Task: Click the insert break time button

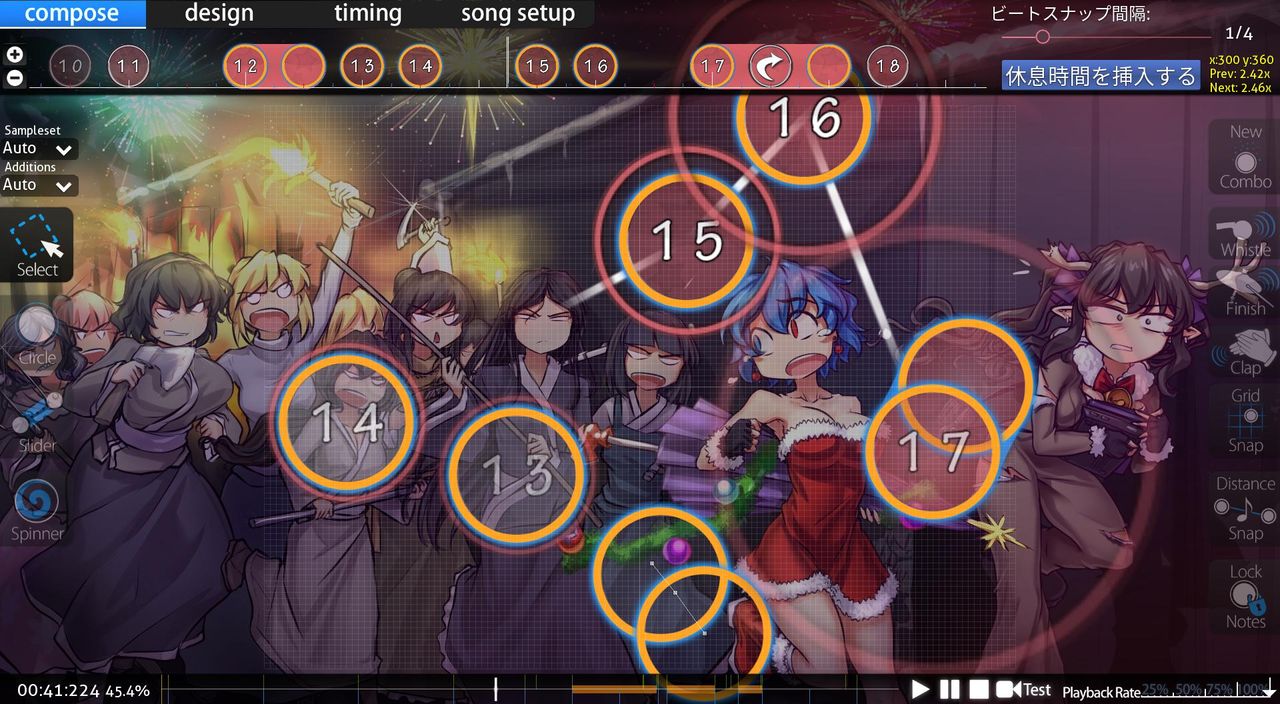Action: pyautogui.click(x=1100, y=76)
